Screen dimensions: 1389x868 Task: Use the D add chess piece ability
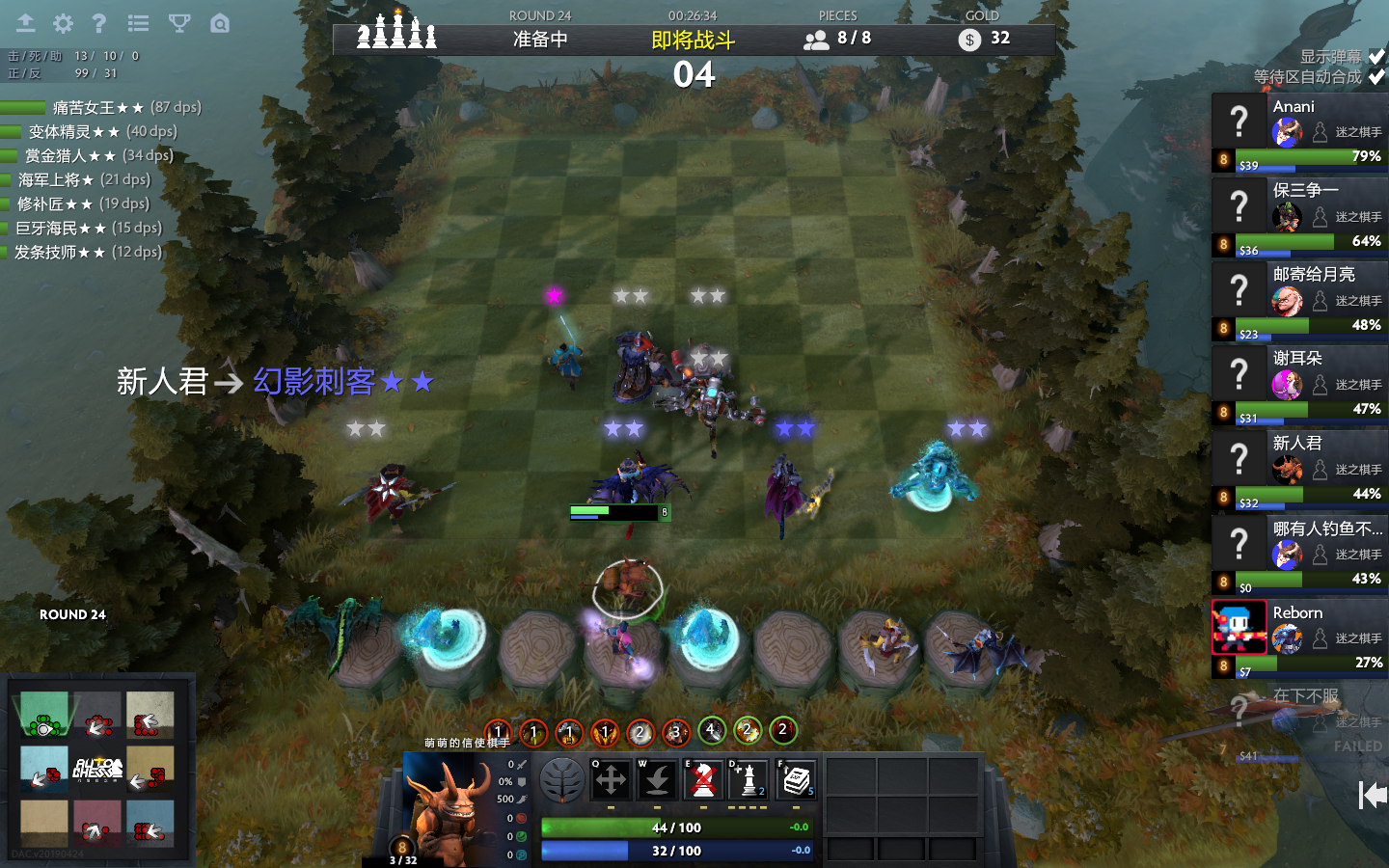[x=749, y=780]
